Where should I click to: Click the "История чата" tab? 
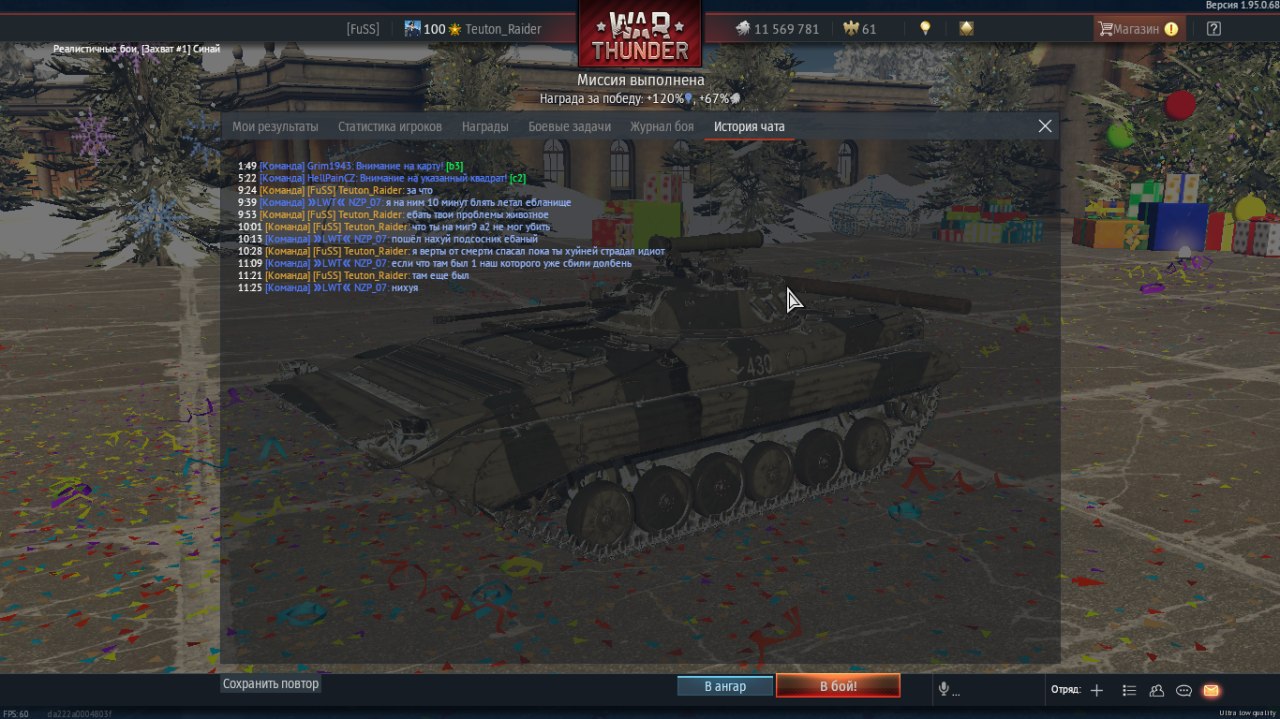pos(749,127)
